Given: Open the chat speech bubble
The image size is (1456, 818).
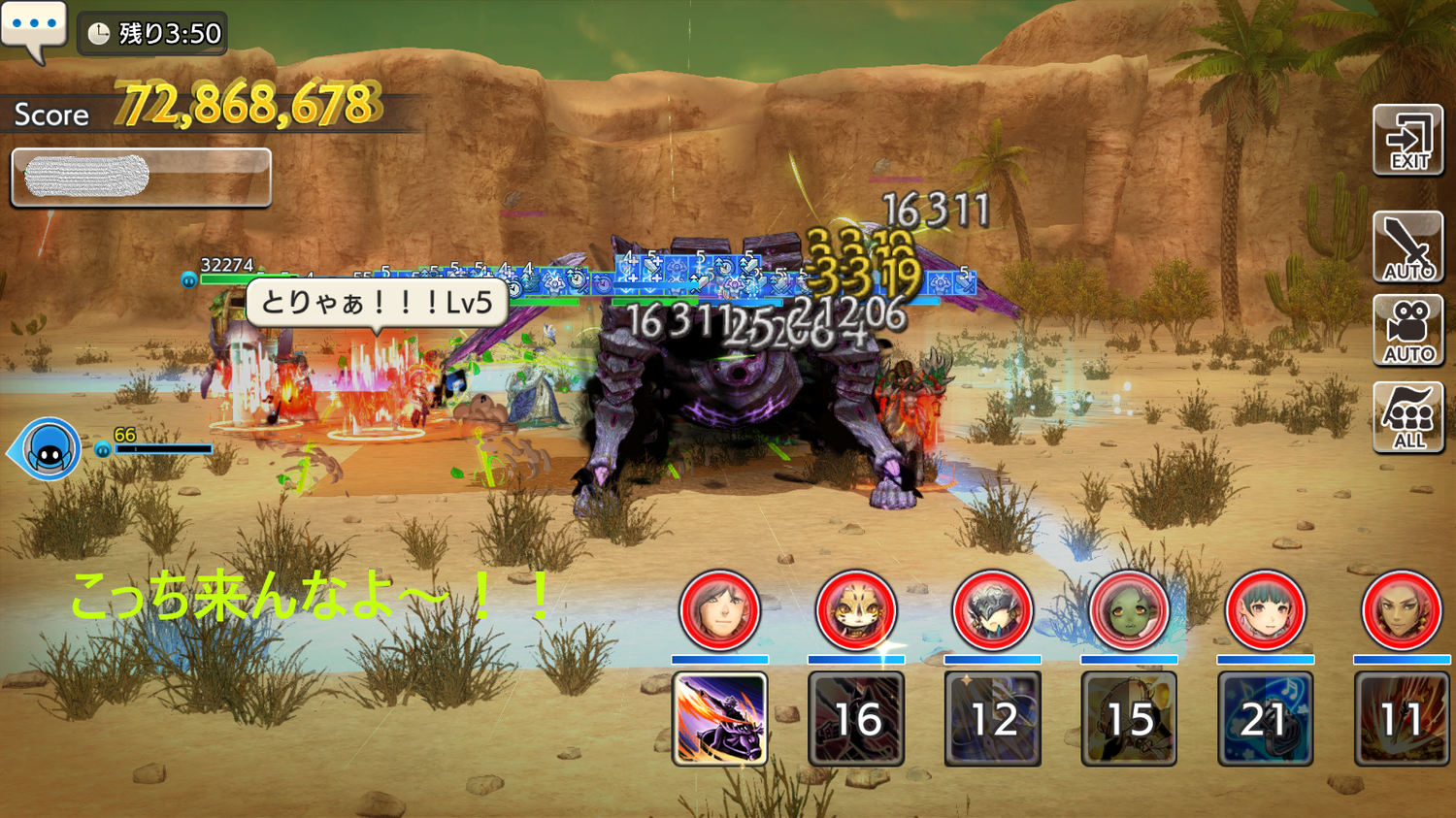Looking at the screenshot, I should (34, 29).
